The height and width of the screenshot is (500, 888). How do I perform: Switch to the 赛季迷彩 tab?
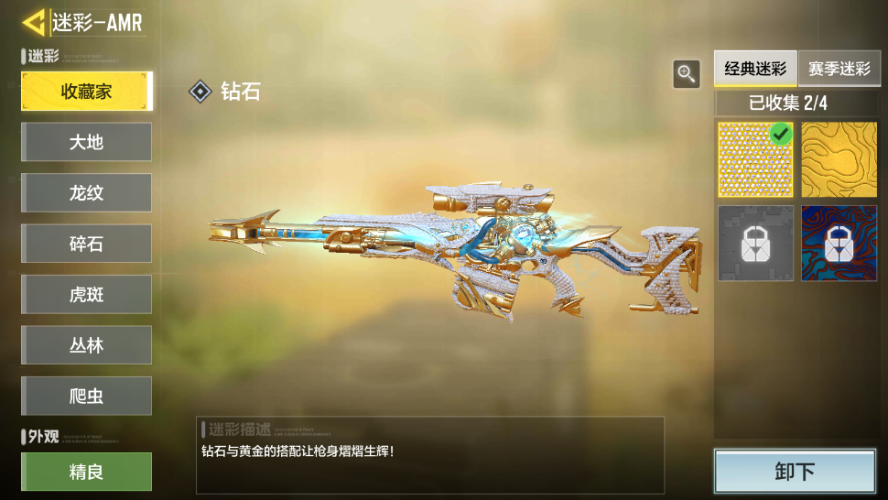(839, 69)
